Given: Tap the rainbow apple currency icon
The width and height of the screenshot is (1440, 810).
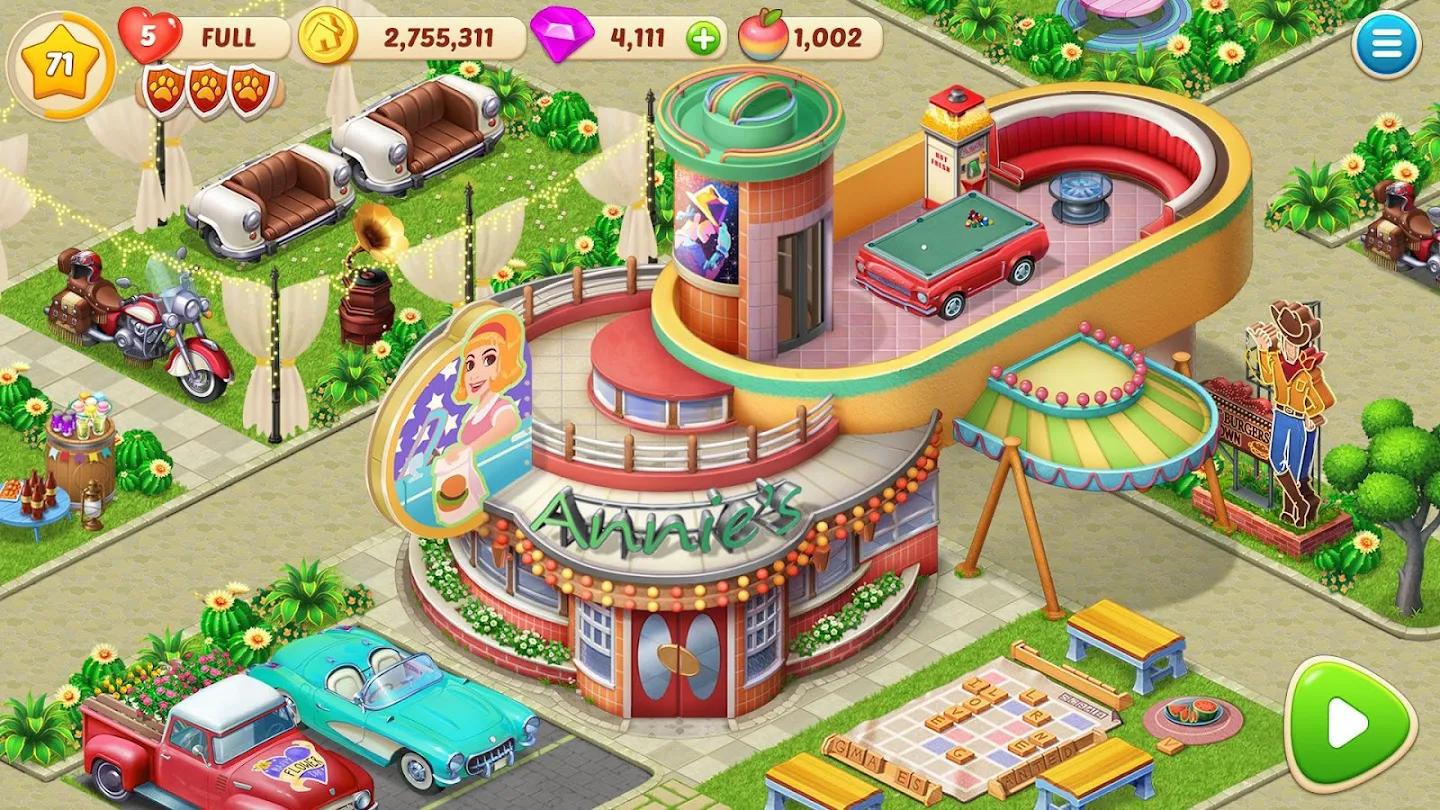Looking at the screenshot, I should pos(762,38).
